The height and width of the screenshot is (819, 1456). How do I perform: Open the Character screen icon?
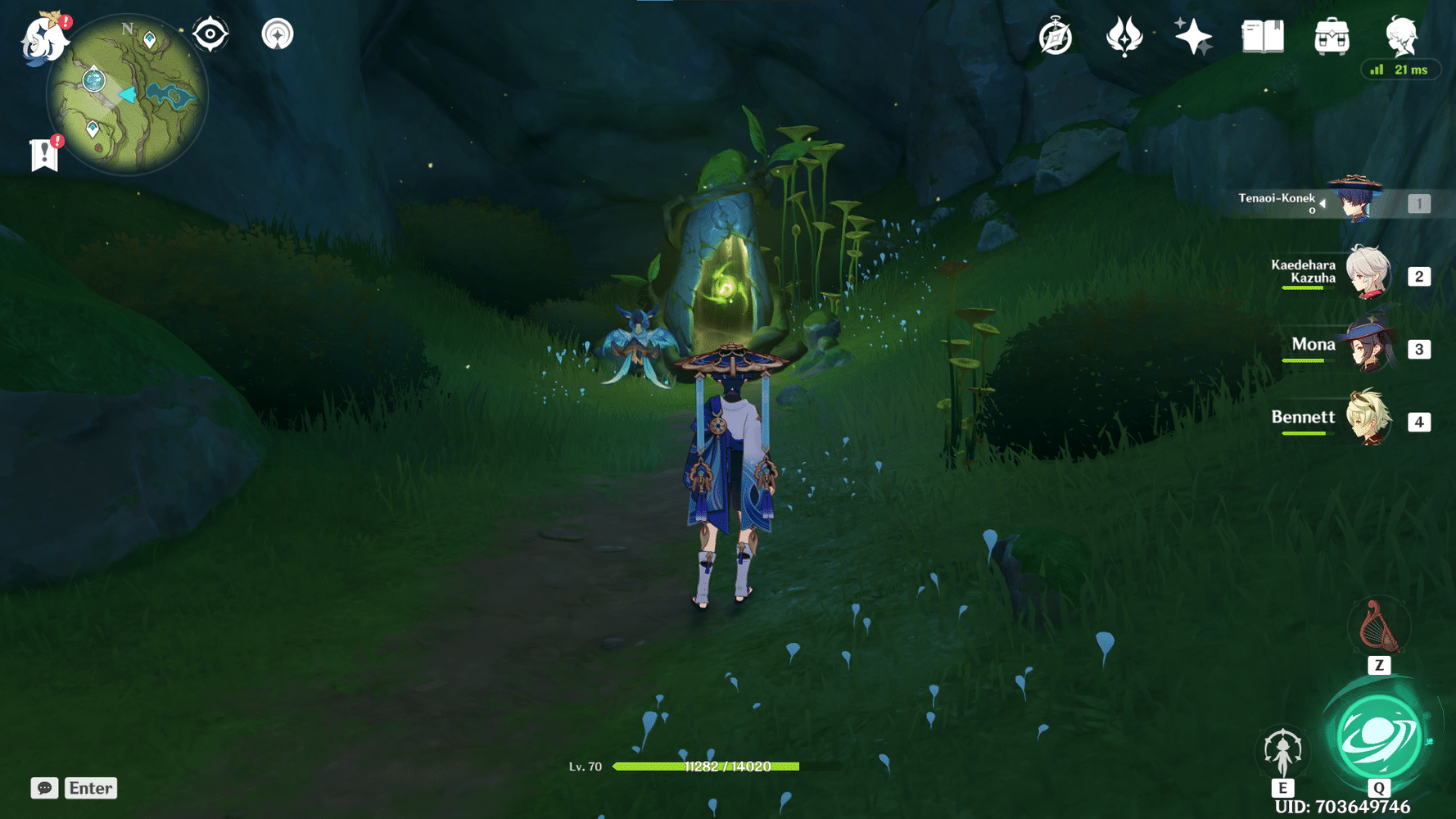pos(1400,37)
